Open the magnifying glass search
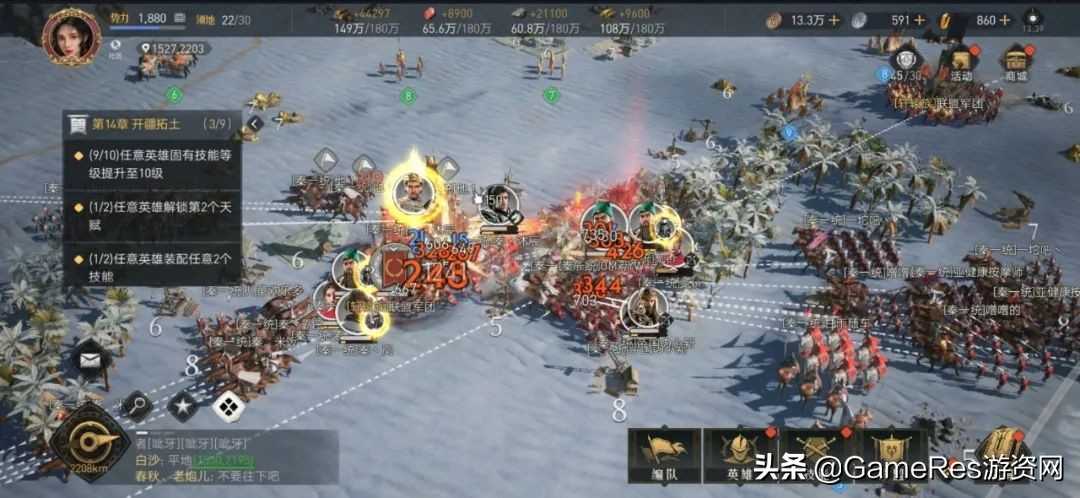1080x498 pixels. click(135, 406)
